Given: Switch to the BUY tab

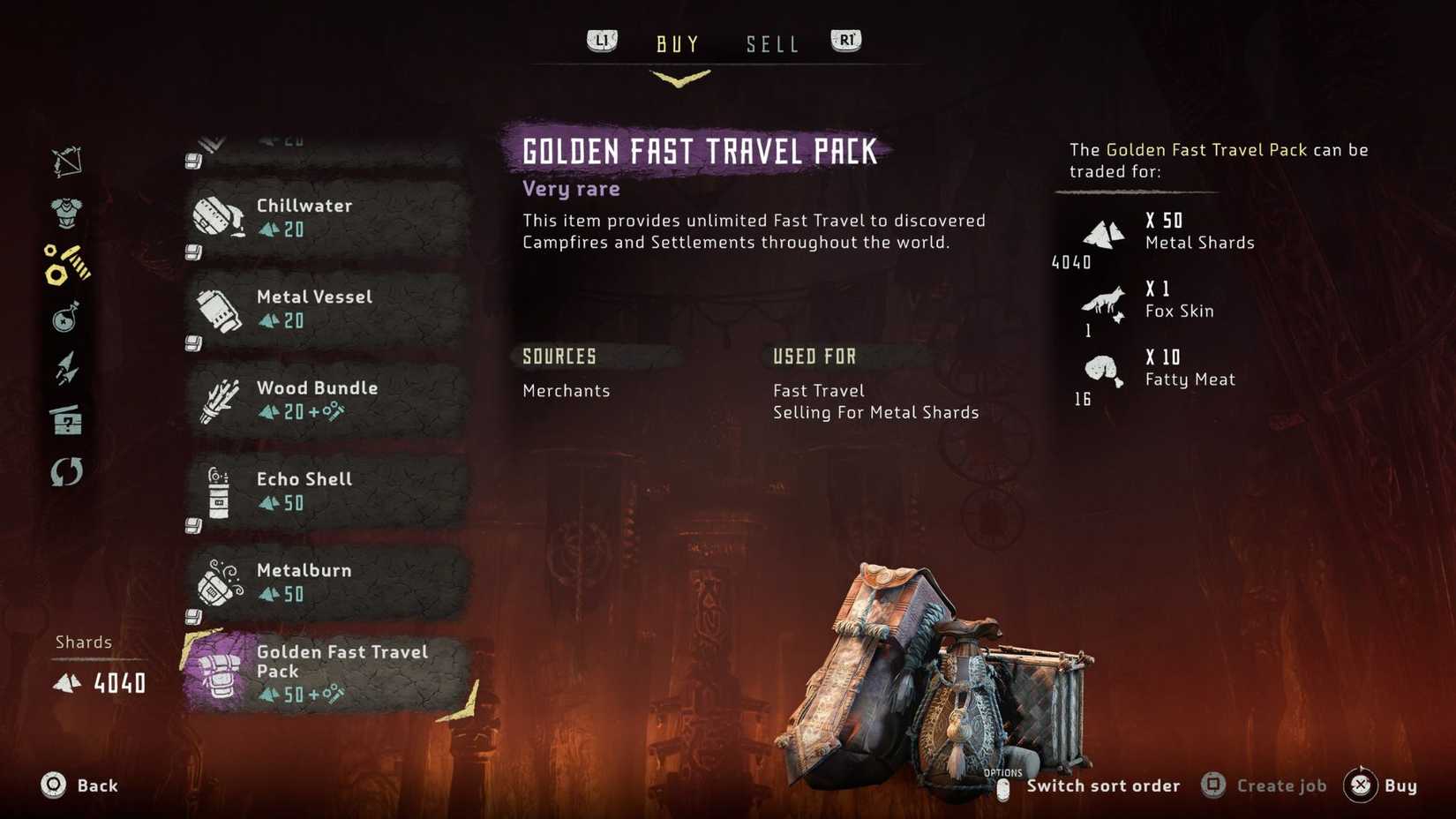Looking at the screenshot, I should (677, 42).
